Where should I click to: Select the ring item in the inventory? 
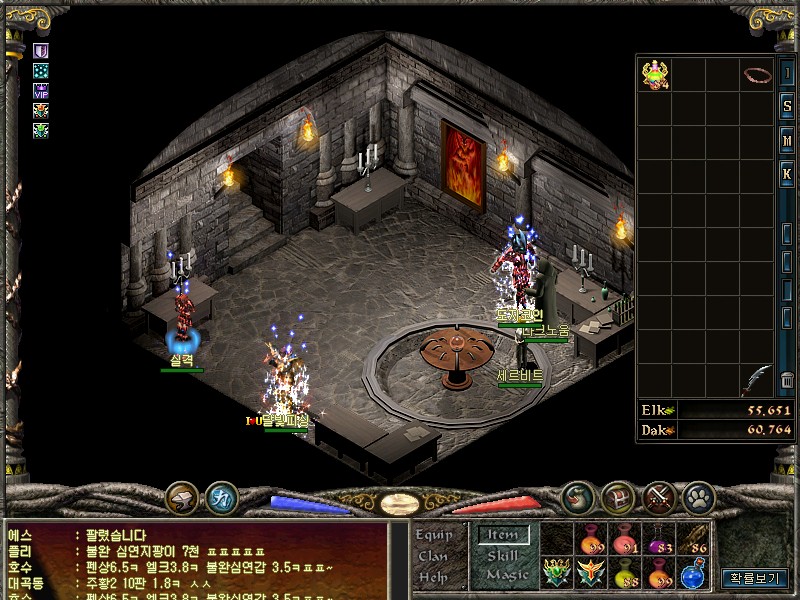(755, 75)
